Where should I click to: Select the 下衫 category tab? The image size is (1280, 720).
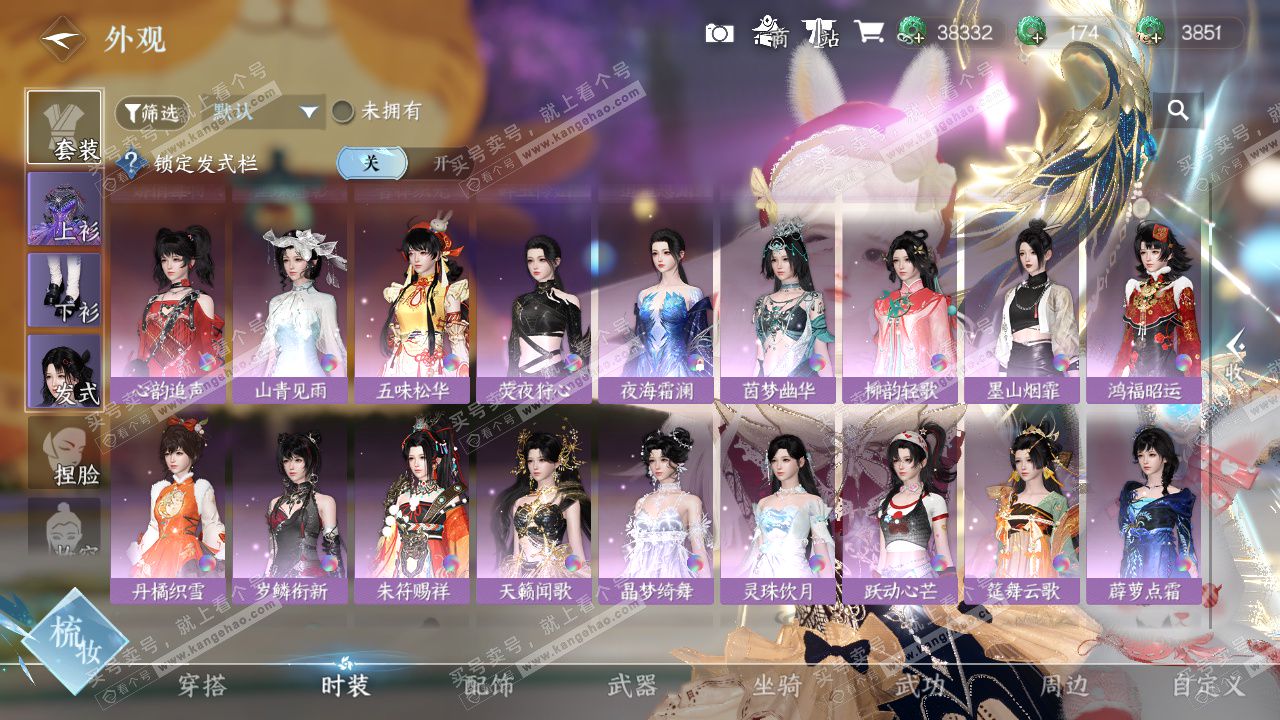(x=64, y=289)
